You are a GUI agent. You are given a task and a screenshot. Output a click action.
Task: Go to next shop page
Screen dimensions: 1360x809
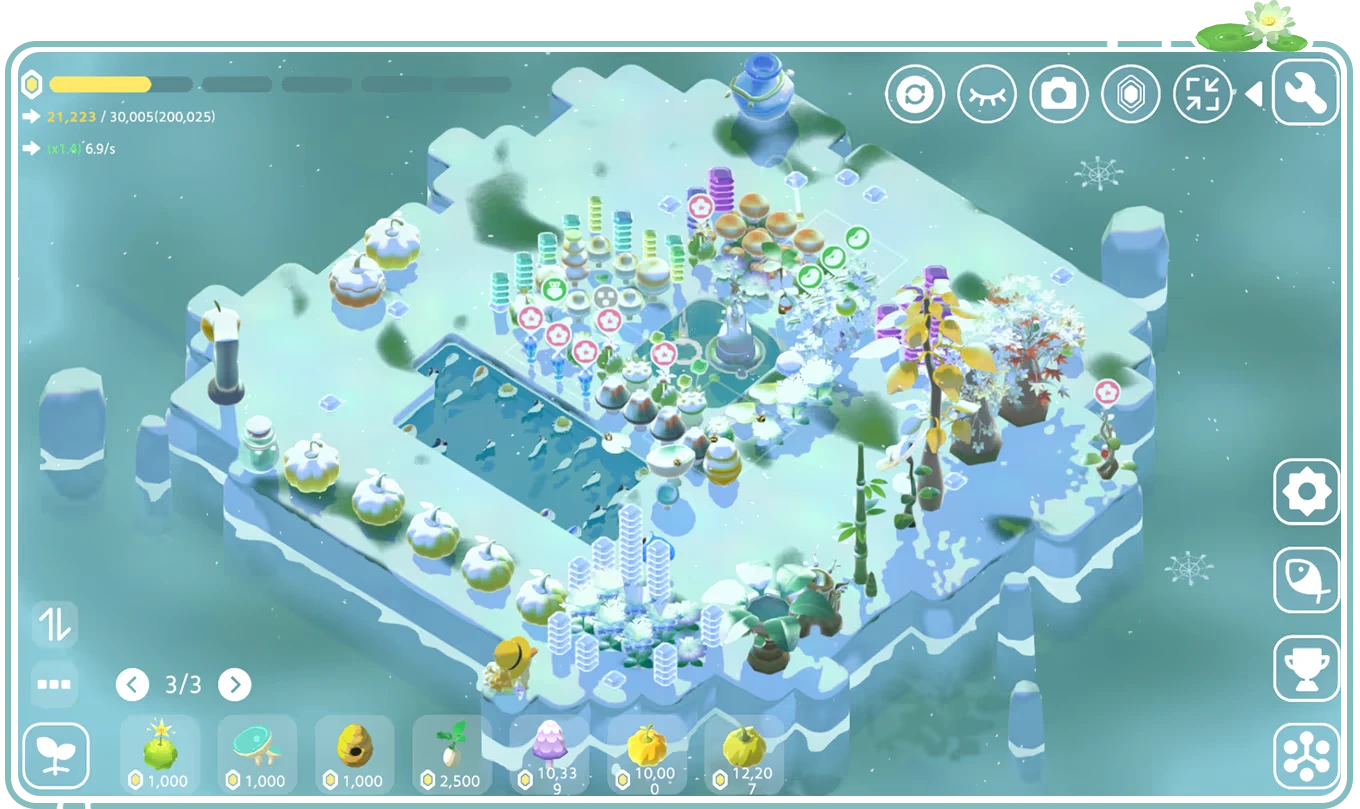[236, 685]
